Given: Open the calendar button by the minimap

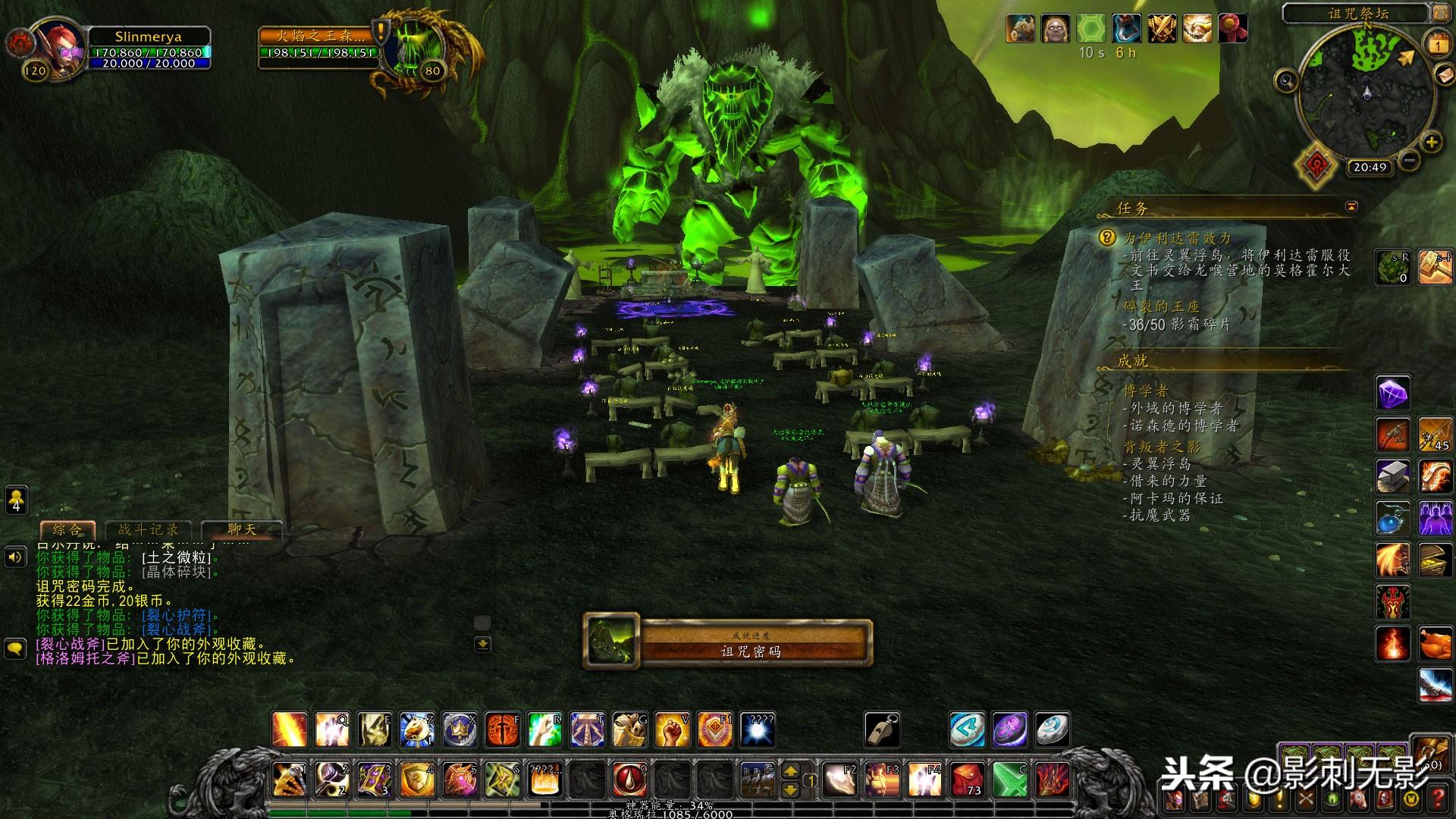Looking at the screenshot, I should 1438,45.
